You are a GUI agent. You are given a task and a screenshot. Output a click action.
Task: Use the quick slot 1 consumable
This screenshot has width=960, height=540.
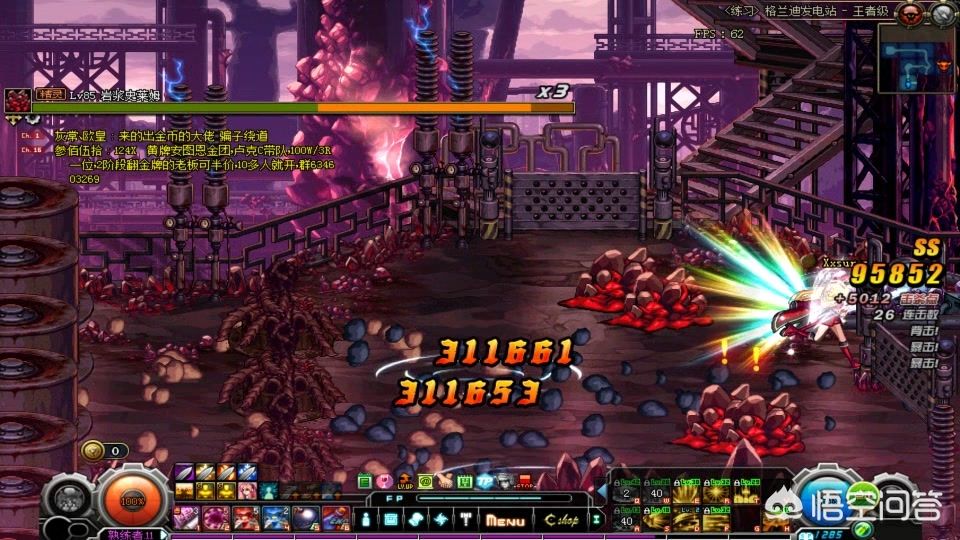point(187,516)
